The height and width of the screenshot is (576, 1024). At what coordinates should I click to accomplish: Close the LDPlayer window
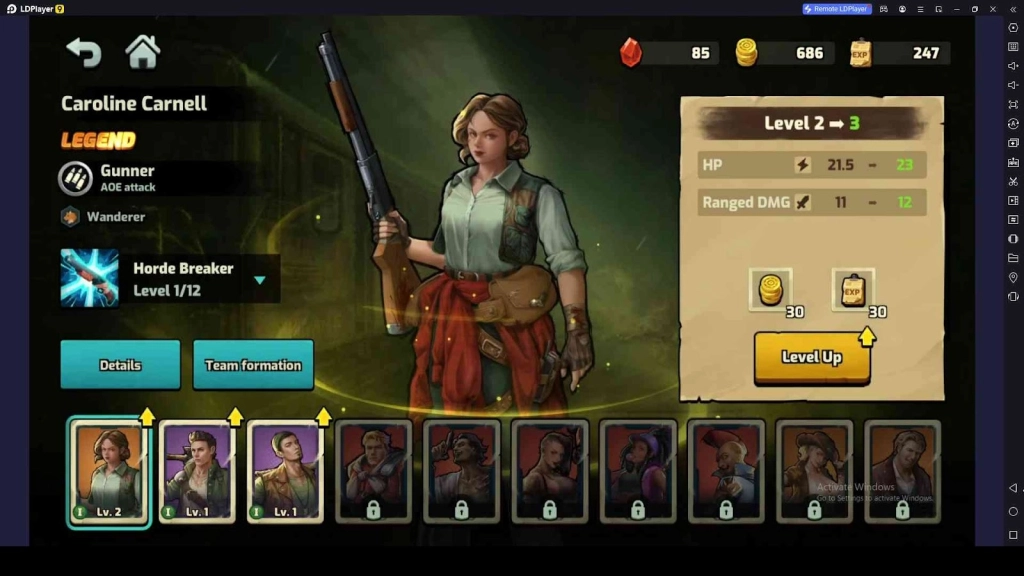point(992,9)
